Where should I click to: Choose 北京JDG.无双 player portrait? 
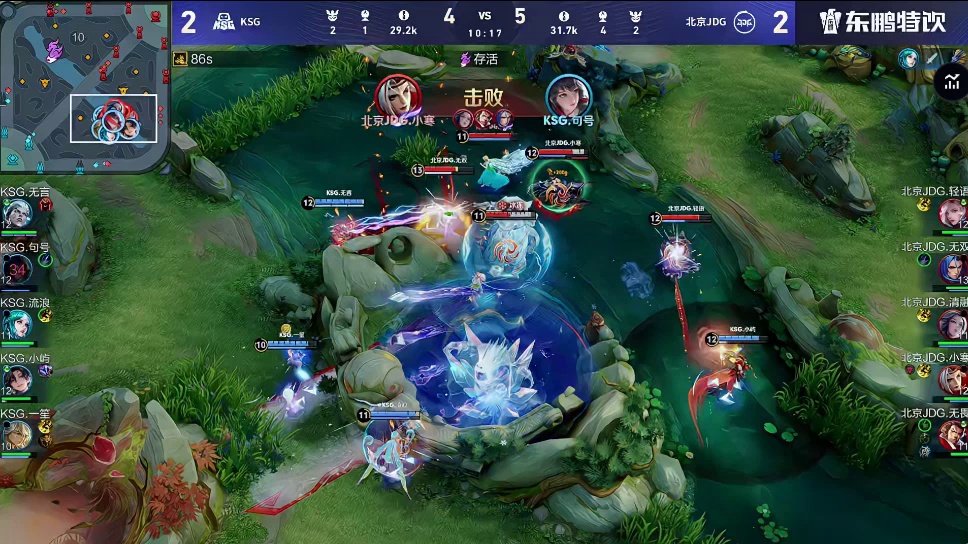951,268
